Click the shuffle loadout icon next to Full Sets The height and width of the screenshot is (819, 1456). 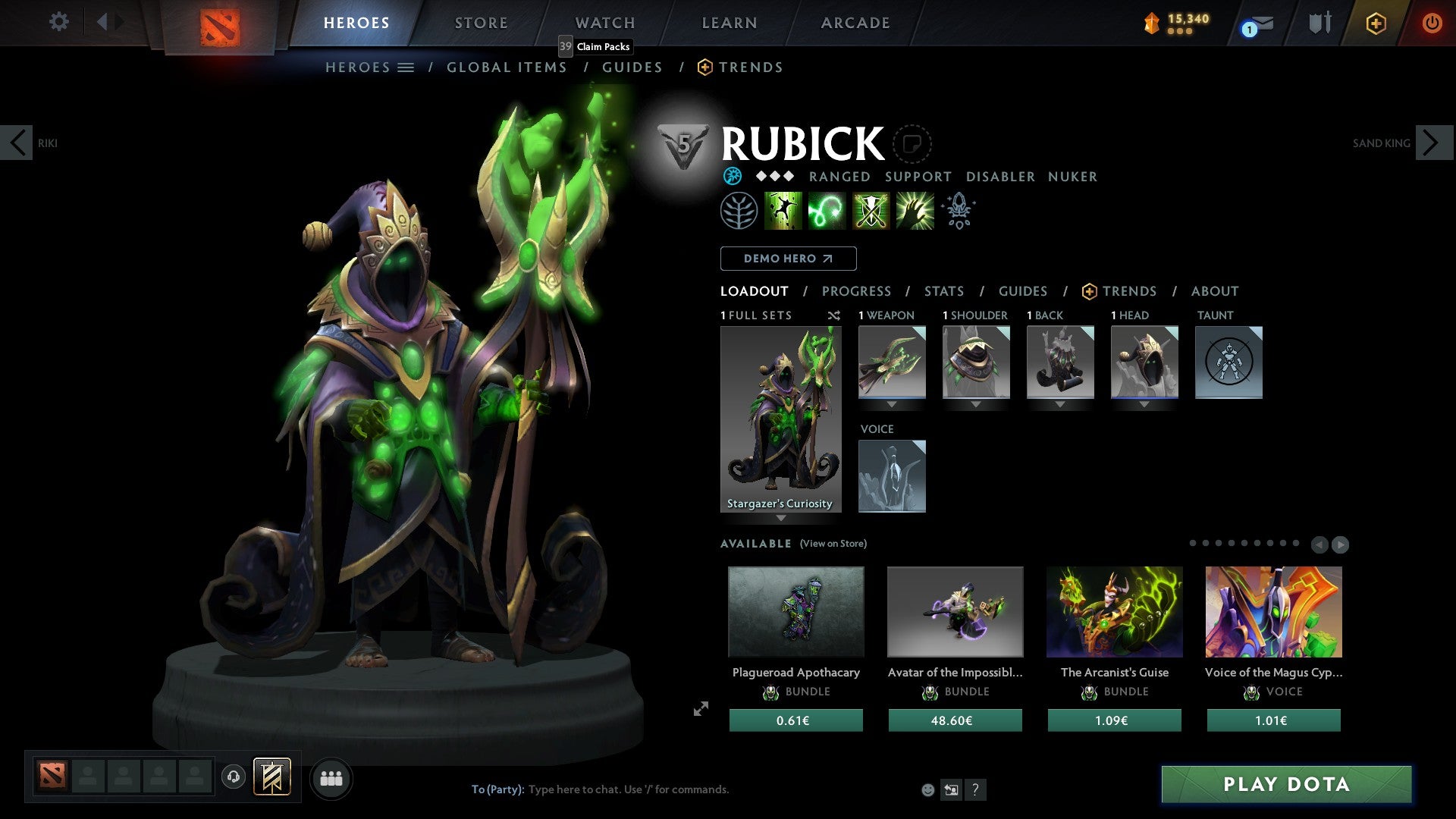point(833,315)
